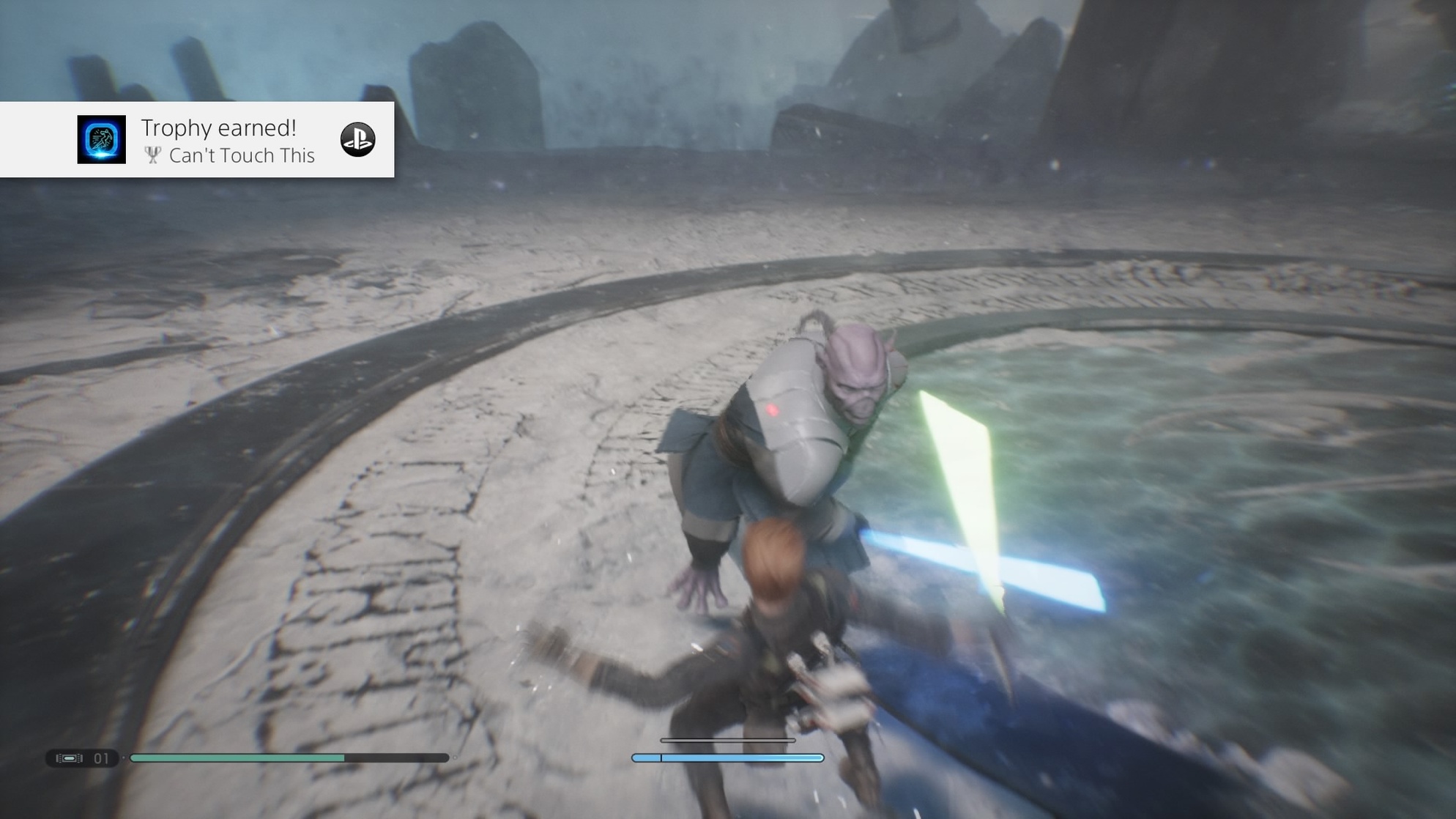The height and width of the screenshot is (819, 1456).
Task: Click the small circle at the health bar's right end
Action: (455, 757)
